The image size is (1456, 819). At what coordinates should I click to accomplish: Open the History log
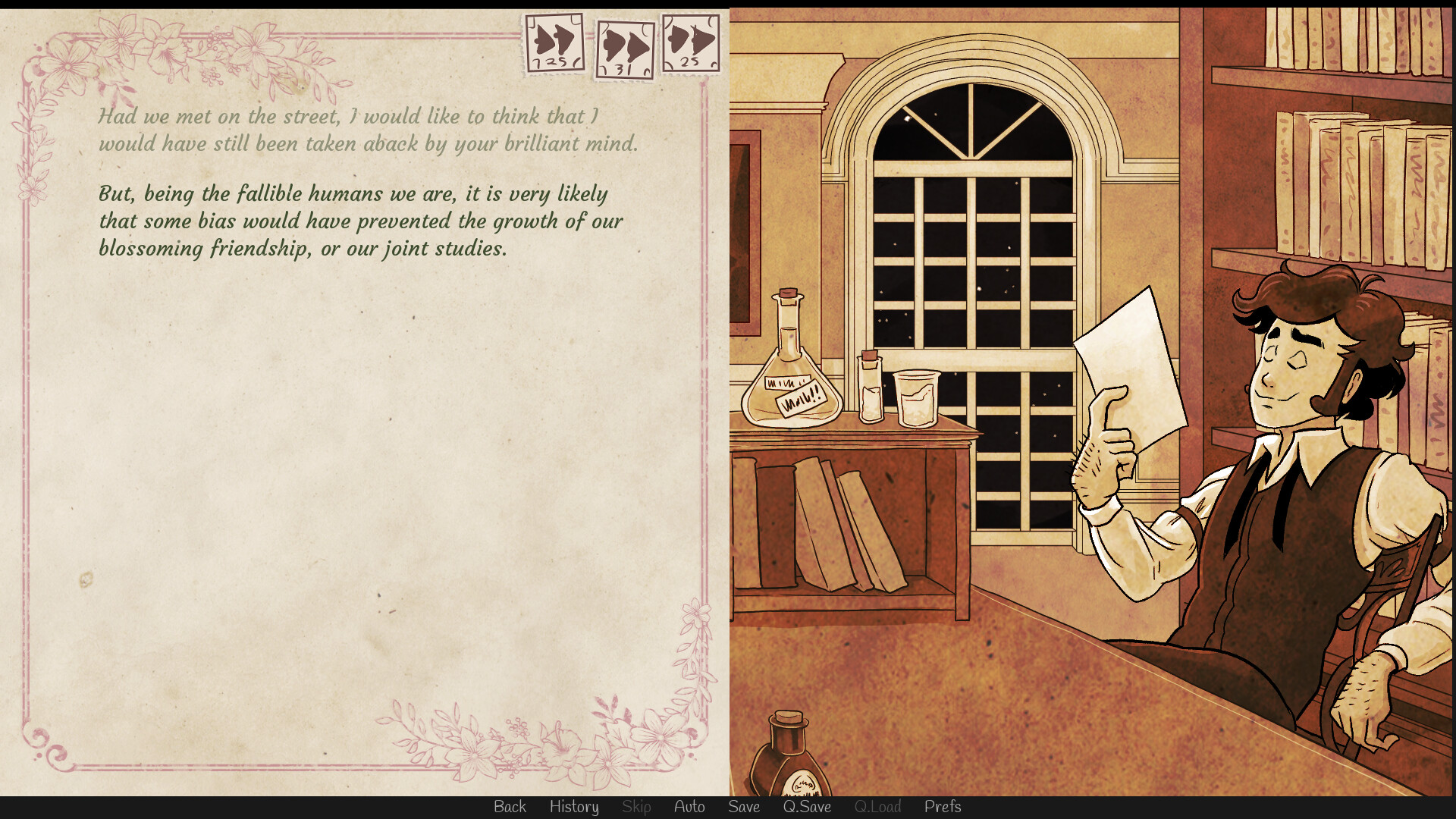(x=574, y=807)
